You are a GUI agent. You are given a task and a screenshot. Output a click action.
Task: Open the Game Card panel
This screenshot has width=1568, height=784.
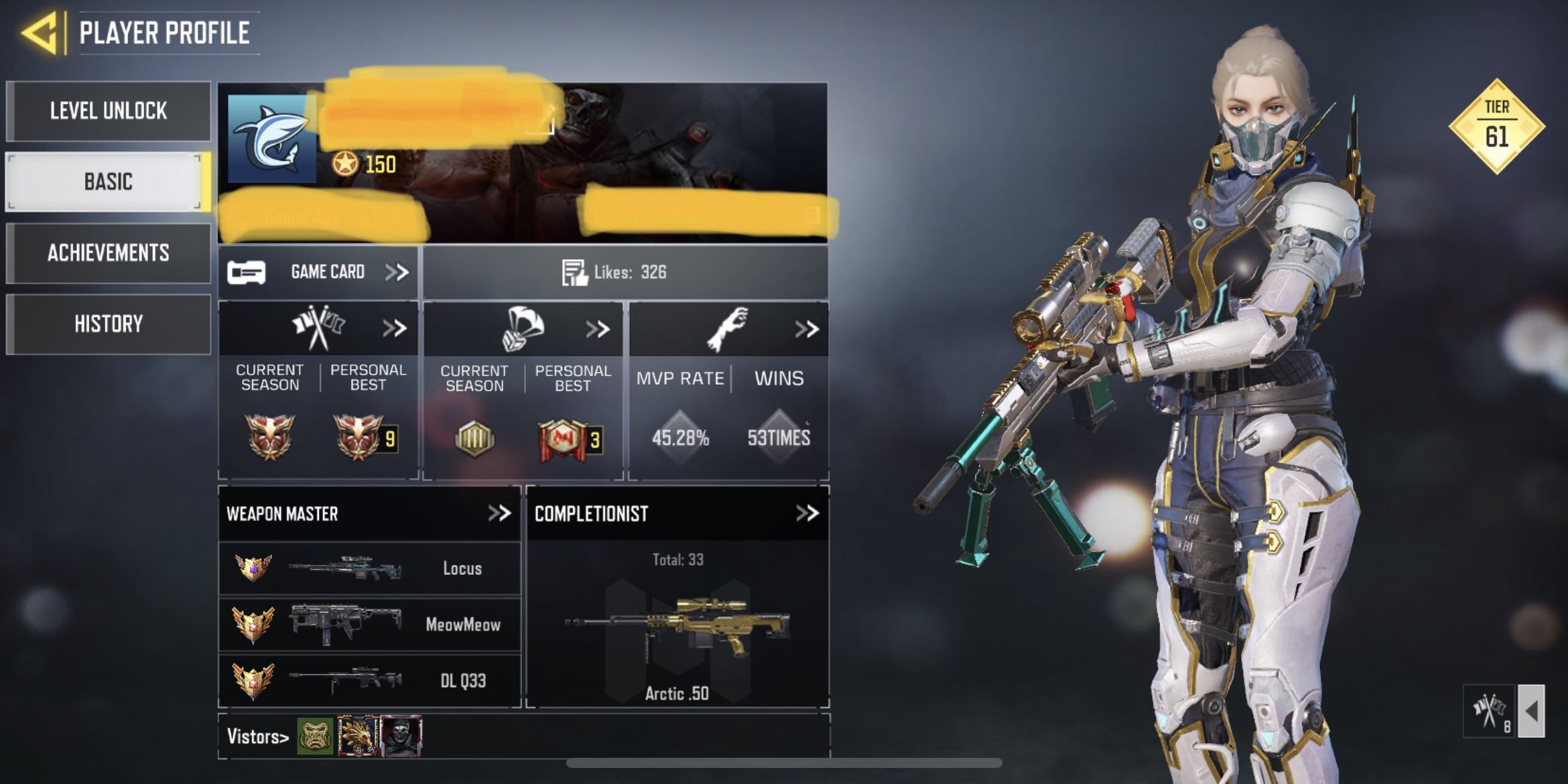pyautogui.click(x=318, y=272)
